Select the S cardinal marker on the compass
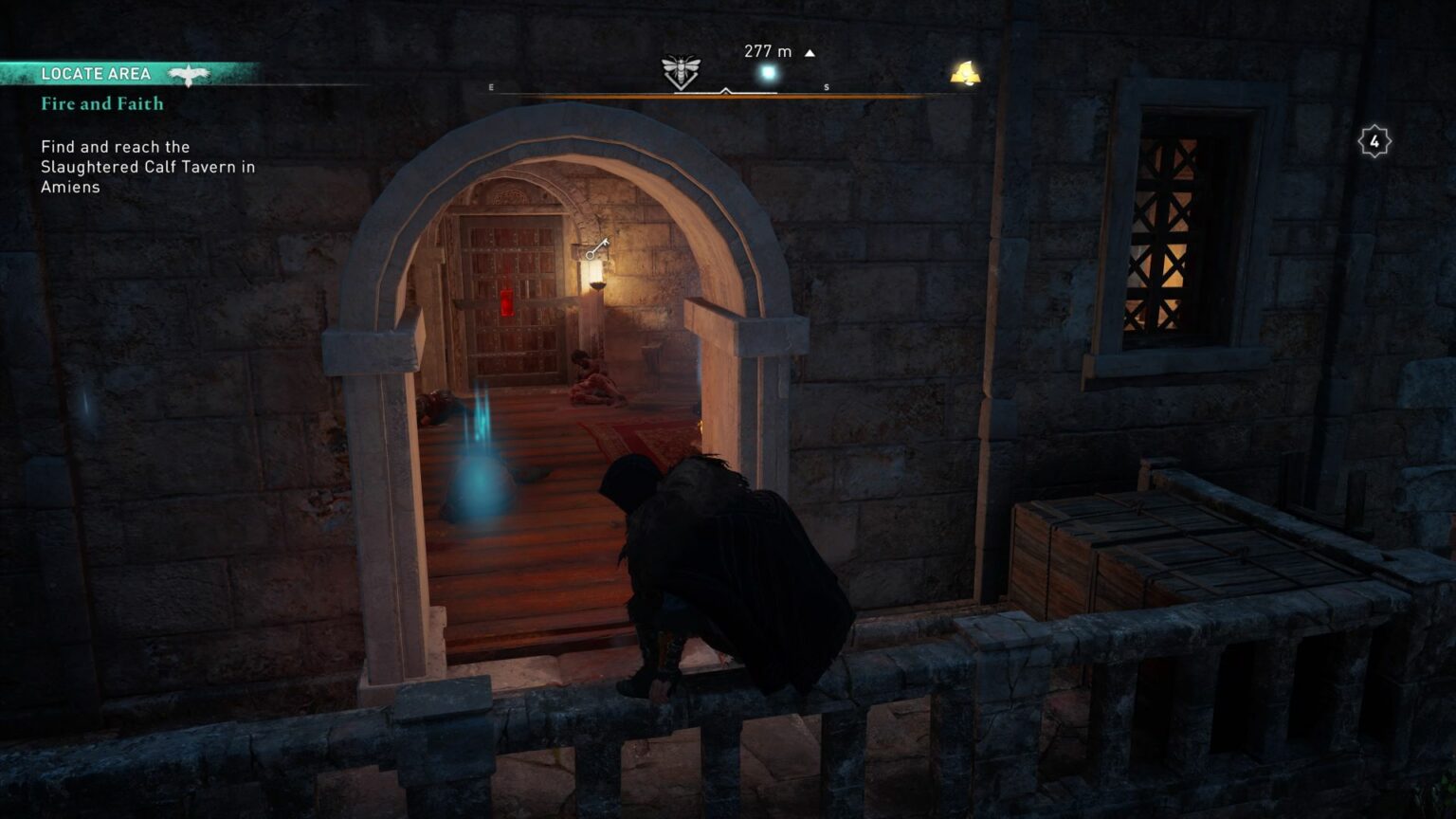 click(x=827, y=85)
